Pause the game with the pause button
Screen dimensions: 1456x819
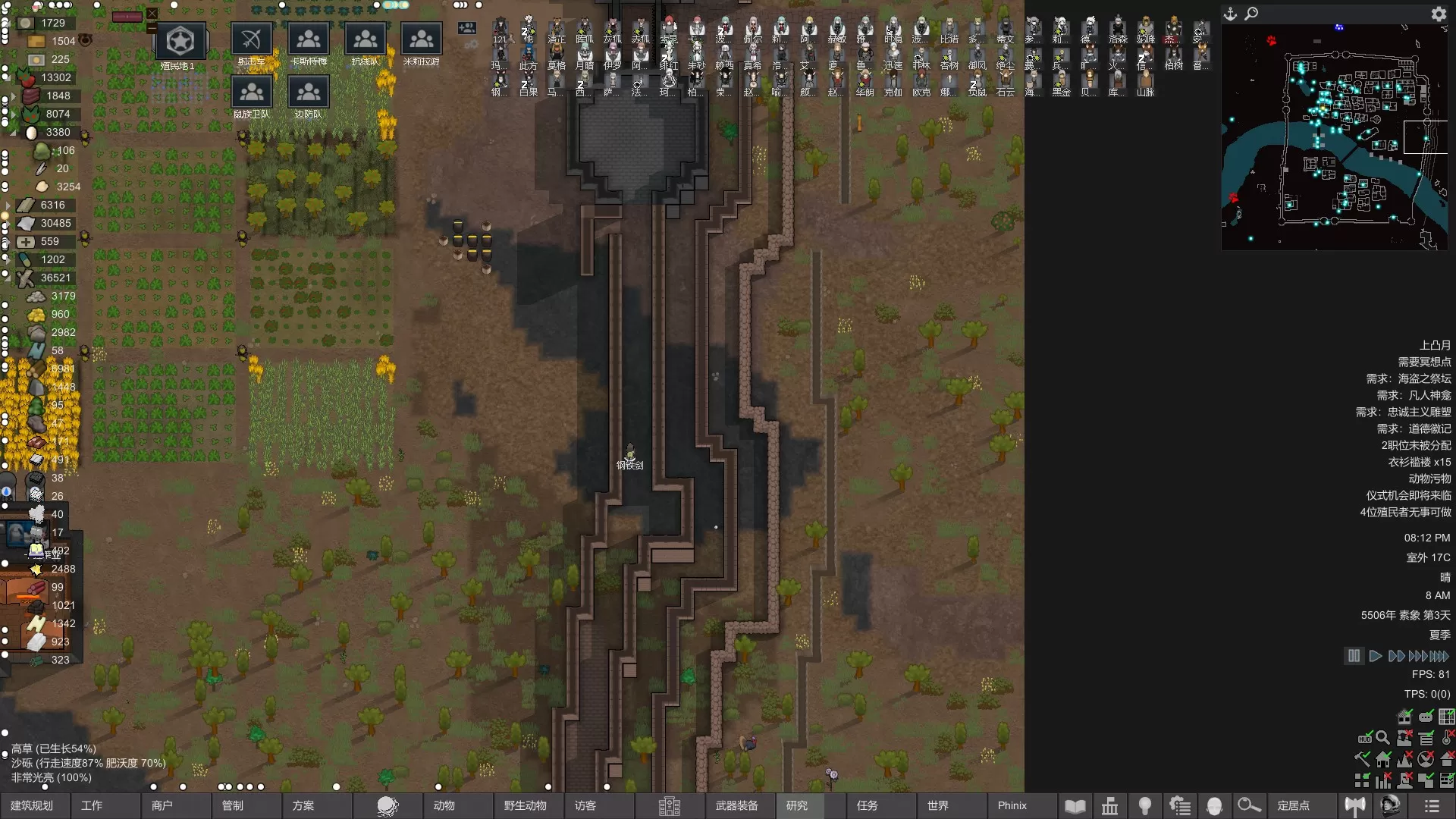[x=1354, y=656]
